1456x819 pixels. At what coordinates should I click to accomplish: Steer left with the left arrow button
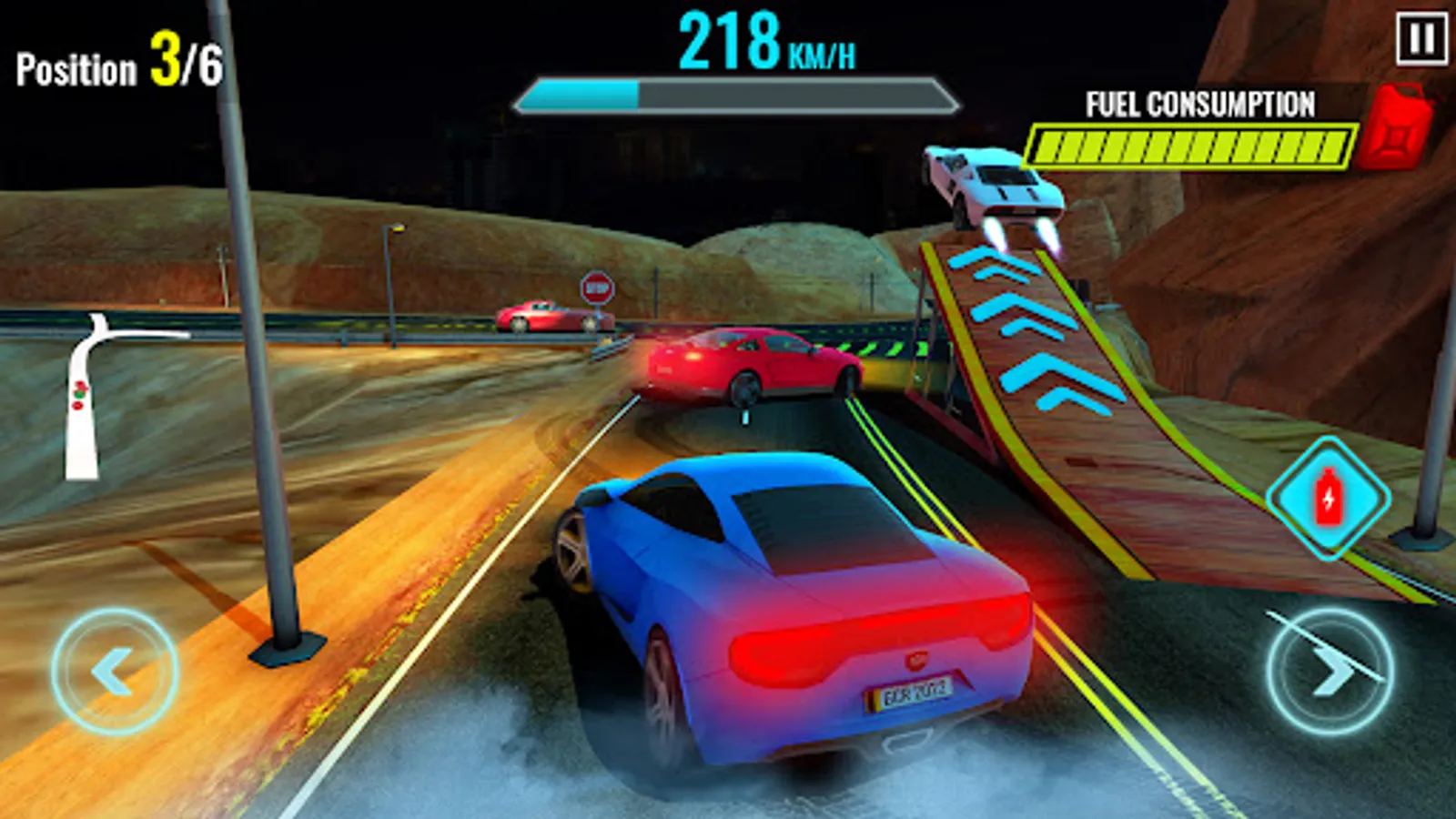115,672
